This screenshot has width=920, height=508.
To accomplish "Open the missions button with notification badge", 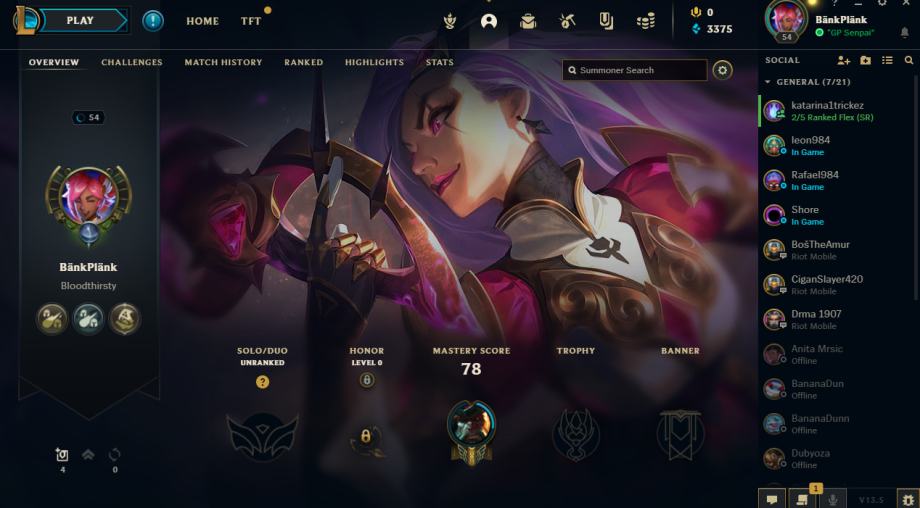I will 802,498.
